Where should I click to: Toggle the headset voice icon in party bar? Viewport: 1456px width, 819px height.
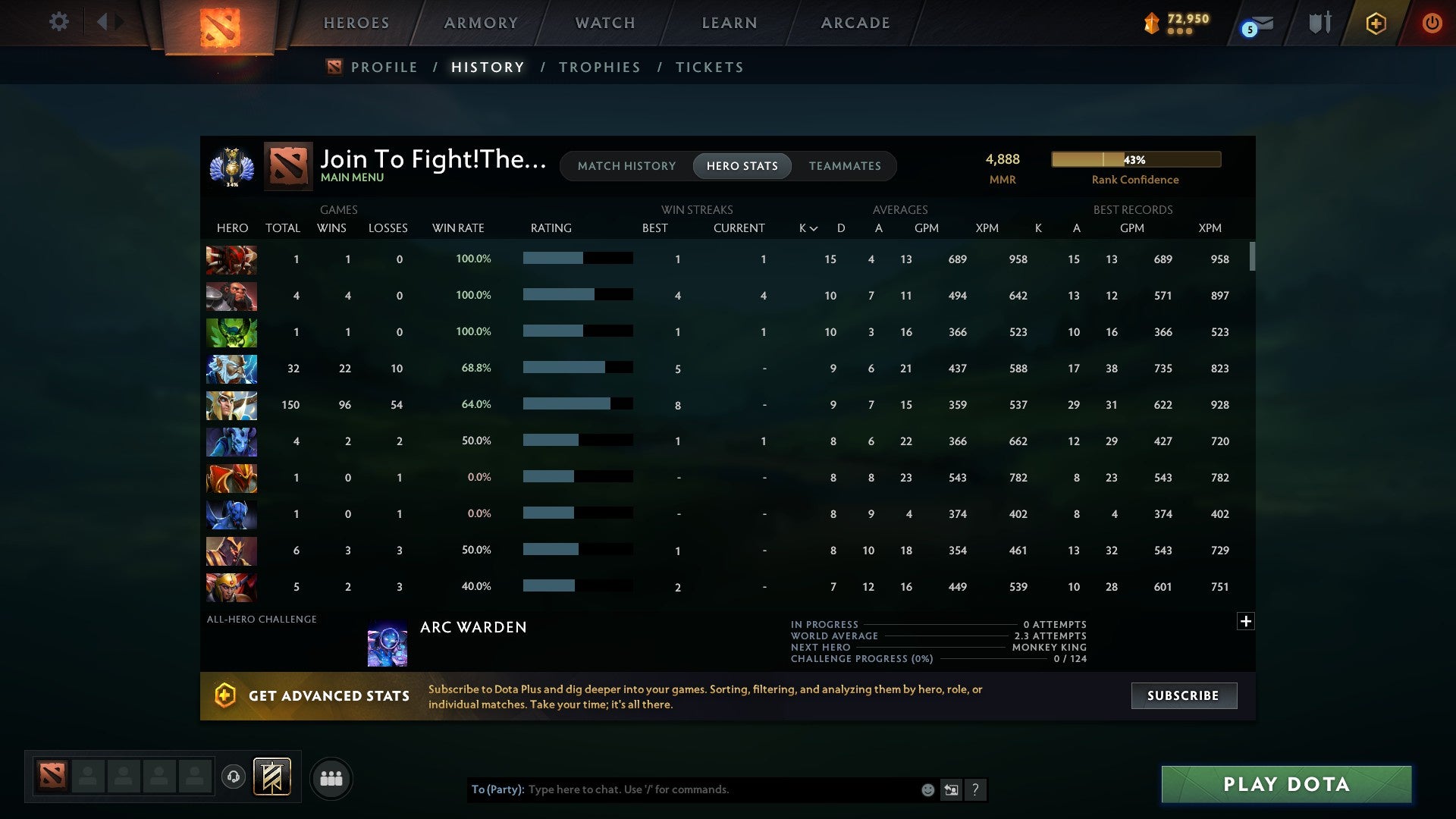coord(235,775)
